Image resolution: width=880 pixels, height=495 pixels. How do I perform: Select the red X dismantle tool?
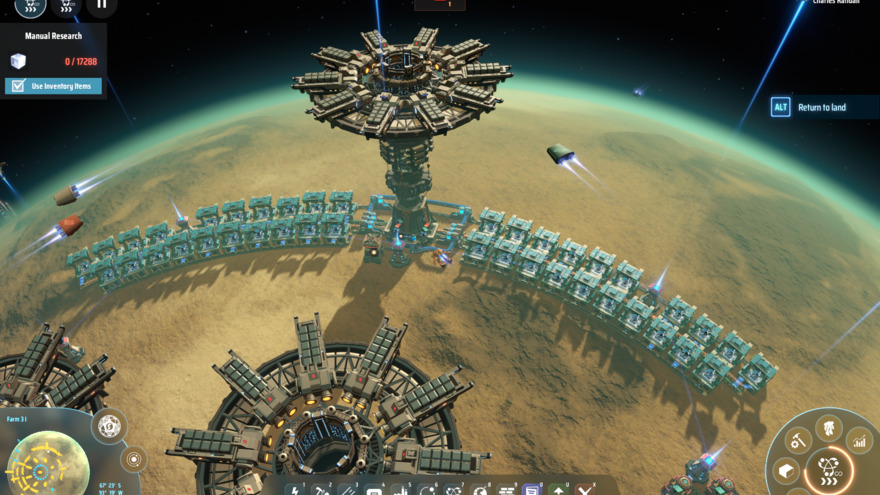(x=583, y=490)
